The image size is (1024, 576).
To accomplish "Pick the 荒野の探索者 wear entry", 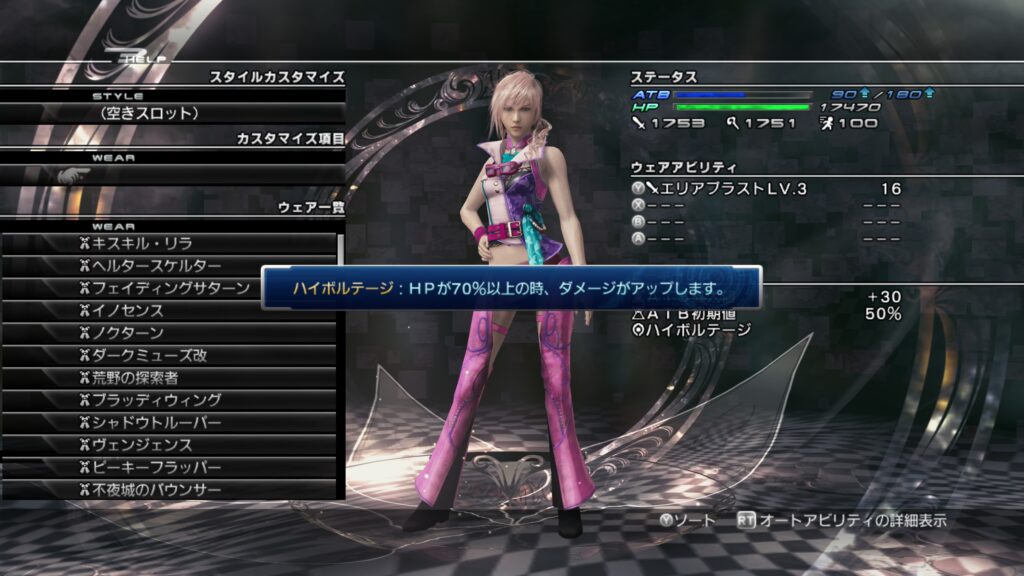I will (x=170, y=377).
